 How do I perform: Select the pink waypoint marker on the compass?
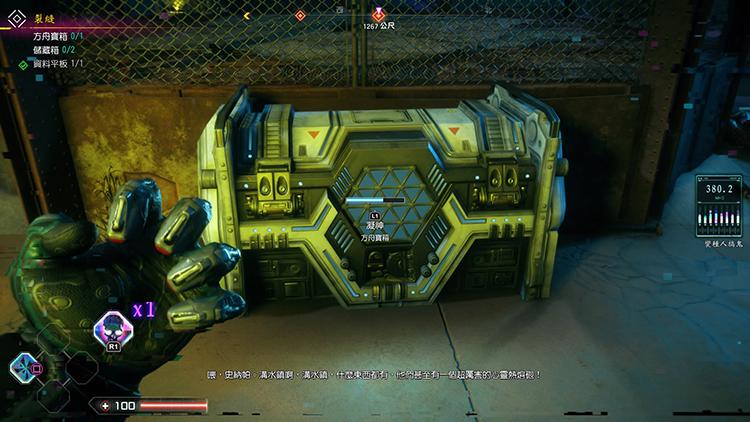pos(378,13)
